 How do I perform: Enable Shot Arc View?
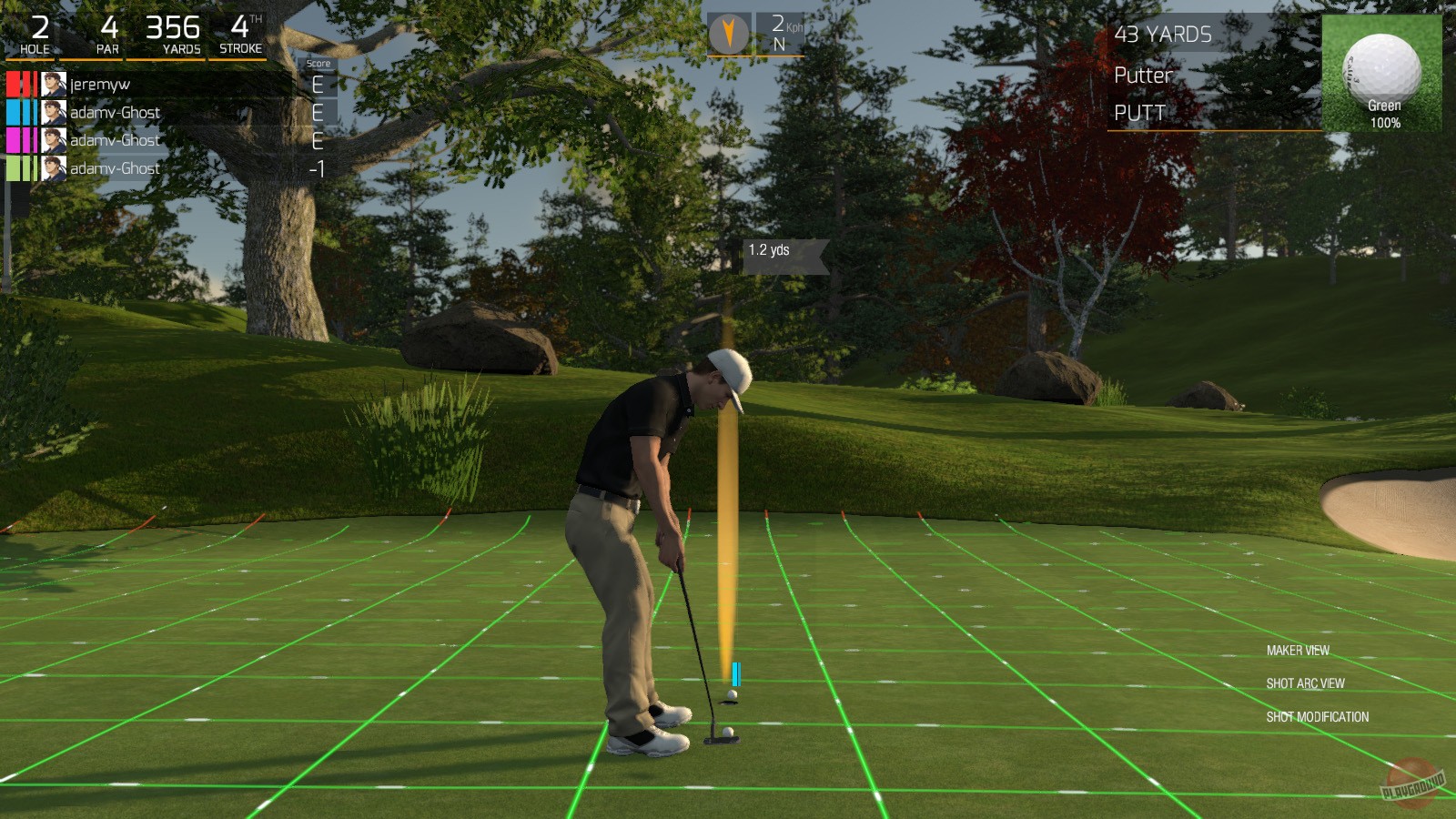[1309, 682]
